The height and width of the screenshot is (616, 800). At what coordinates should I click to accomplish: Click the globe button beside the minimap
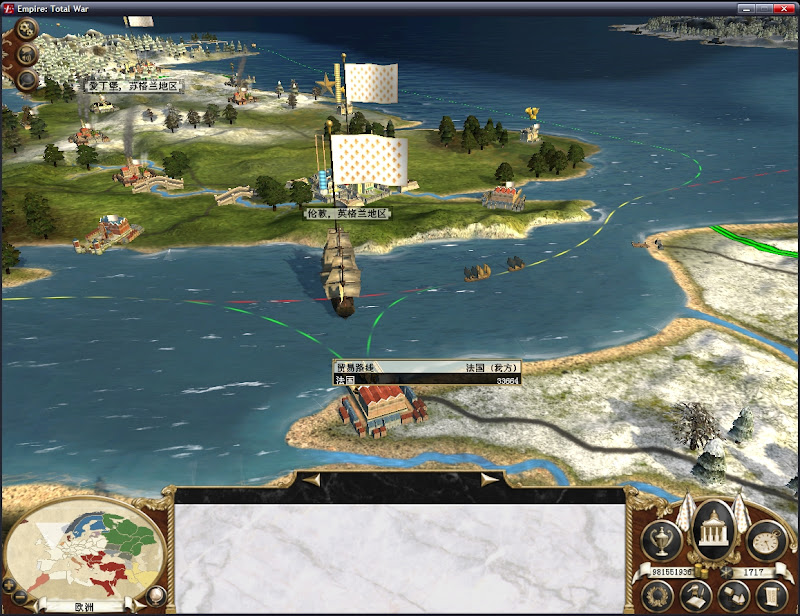(155, 597)
